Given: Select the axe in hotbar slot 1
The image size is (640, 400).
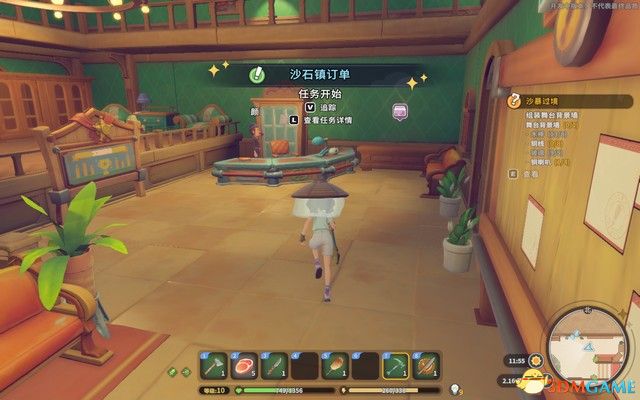Looking at the screenshot, I should pos(214,366).
